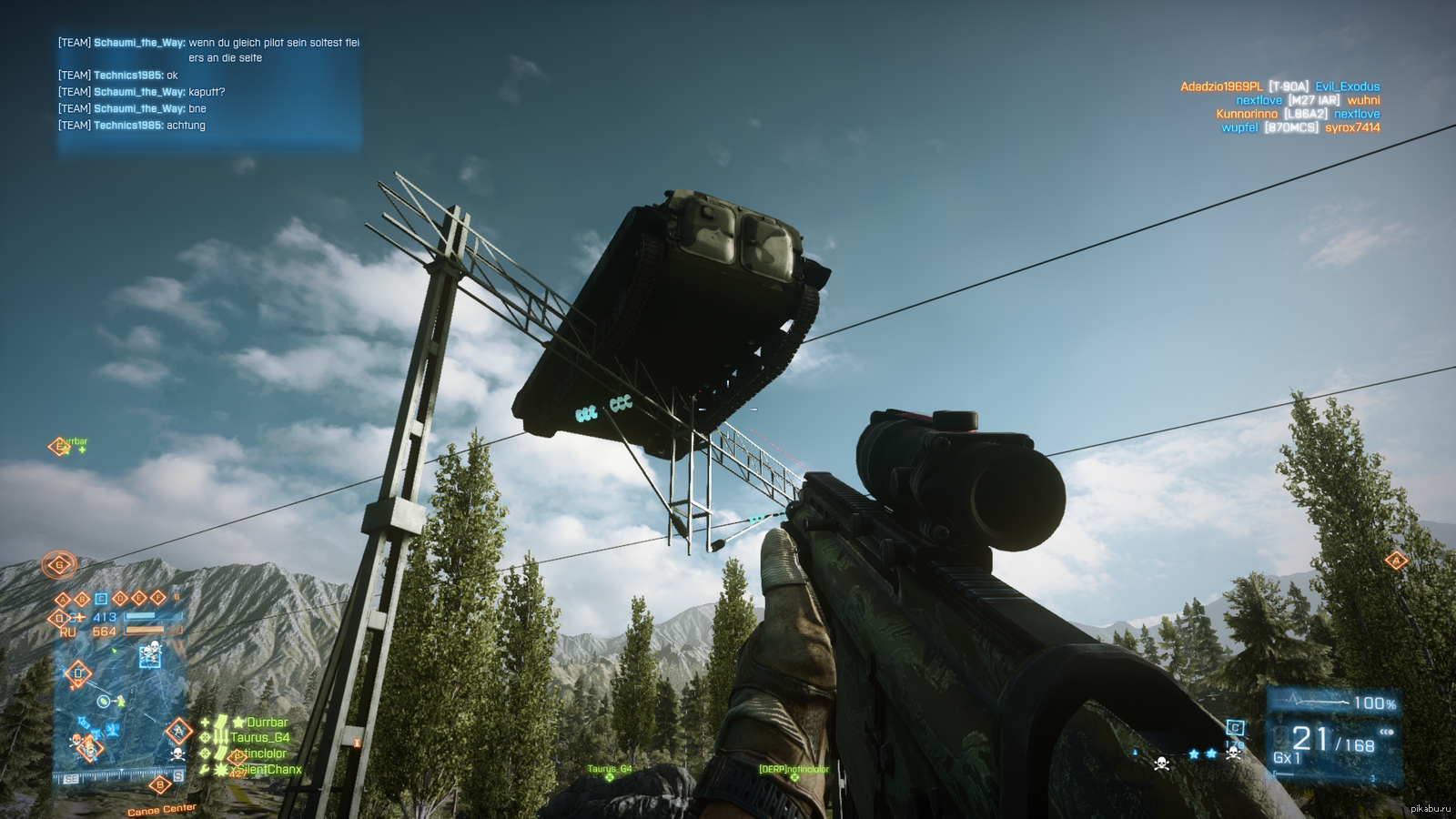The width and height of the screenshot is (1456, 819).
Task: Click the circled objective G marker
Action: click(x=60, y=565)
